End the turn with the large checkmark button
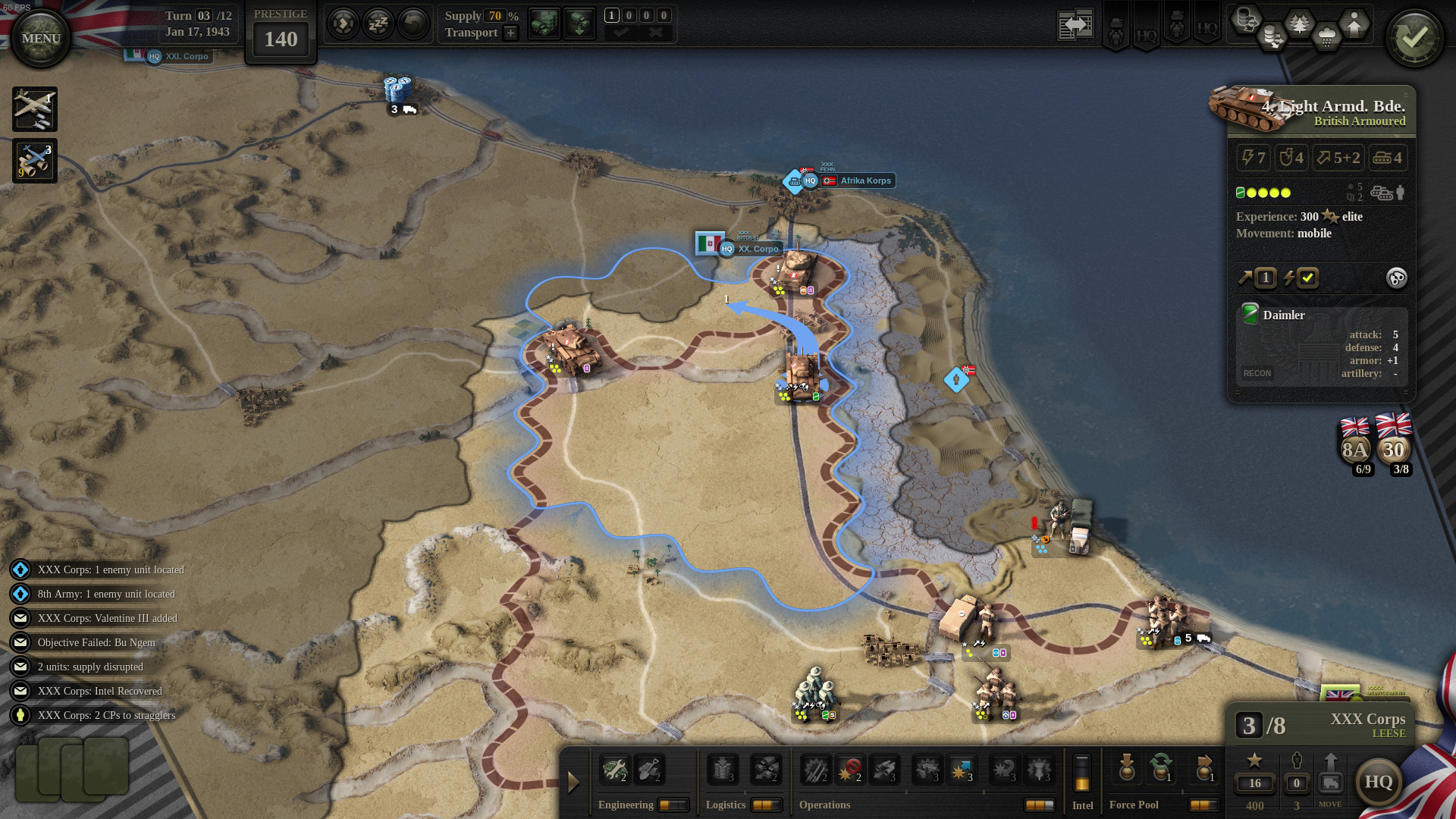The width and height of the screenshot is (1456, 819). click(1414, 36)
